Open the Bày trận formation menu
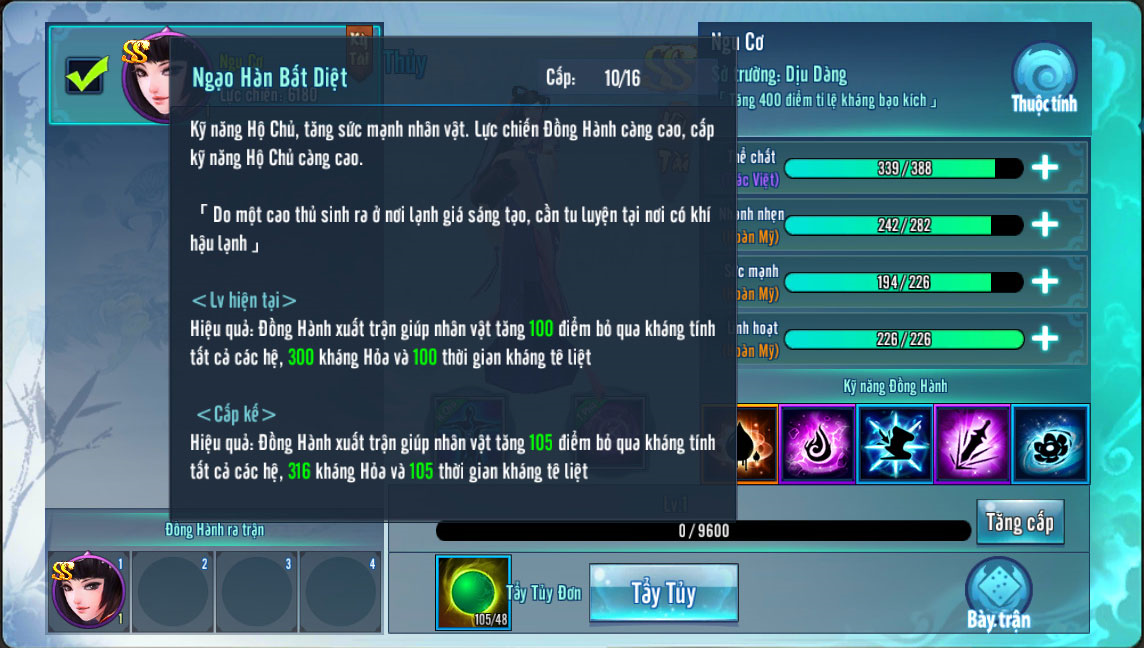The width and height of the screenshot is (1144, 648). 998,595
